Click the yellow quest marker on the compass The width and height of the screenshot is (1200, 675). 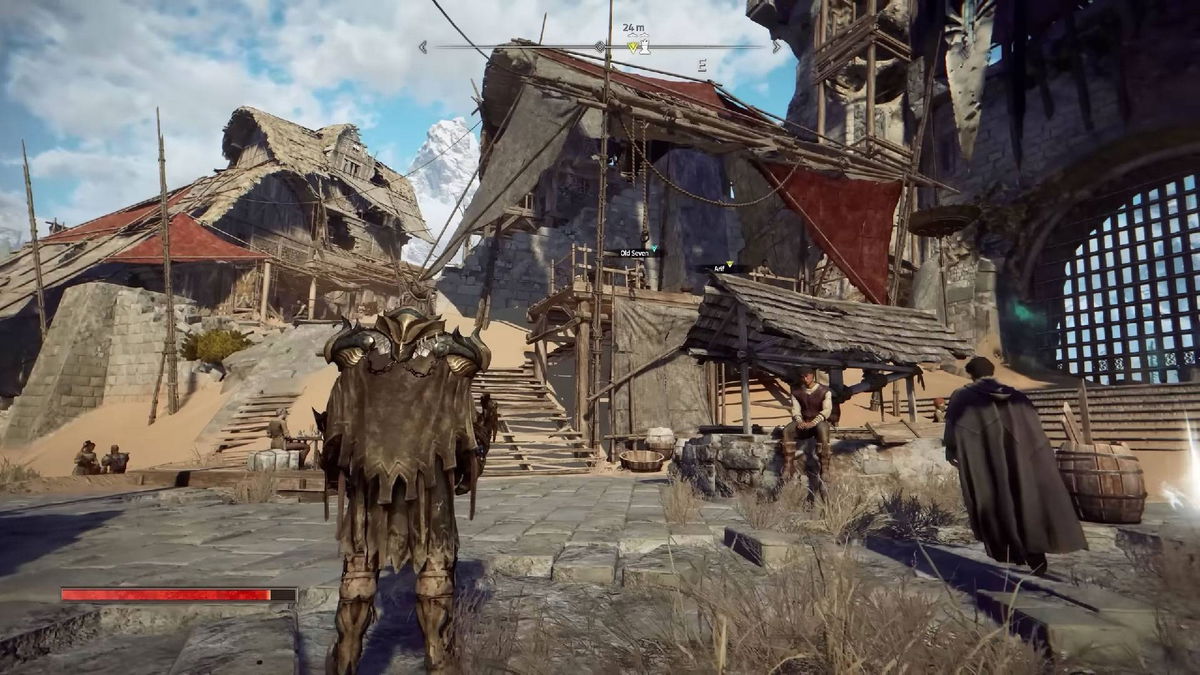coord(632,46)
